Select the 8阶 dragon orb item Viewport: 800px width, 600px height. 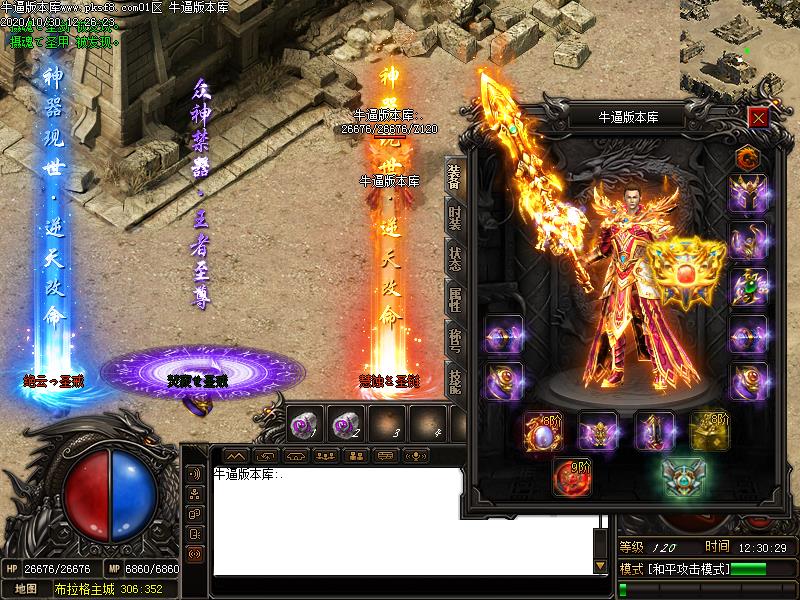tap(545, 431)
